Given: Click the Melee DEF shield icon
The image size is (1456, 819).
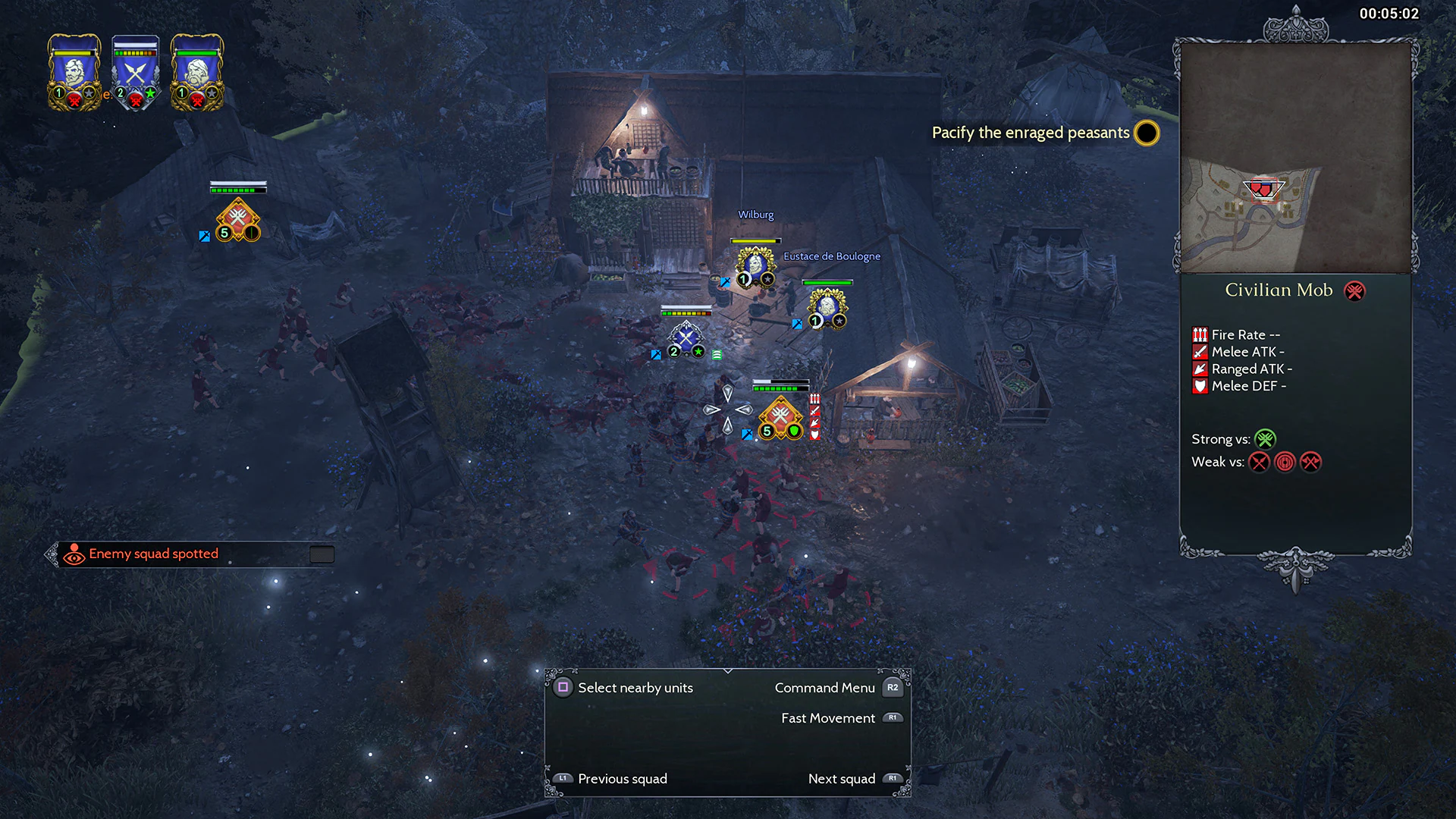Looking at the screenshot, I should click(1200, 387).
